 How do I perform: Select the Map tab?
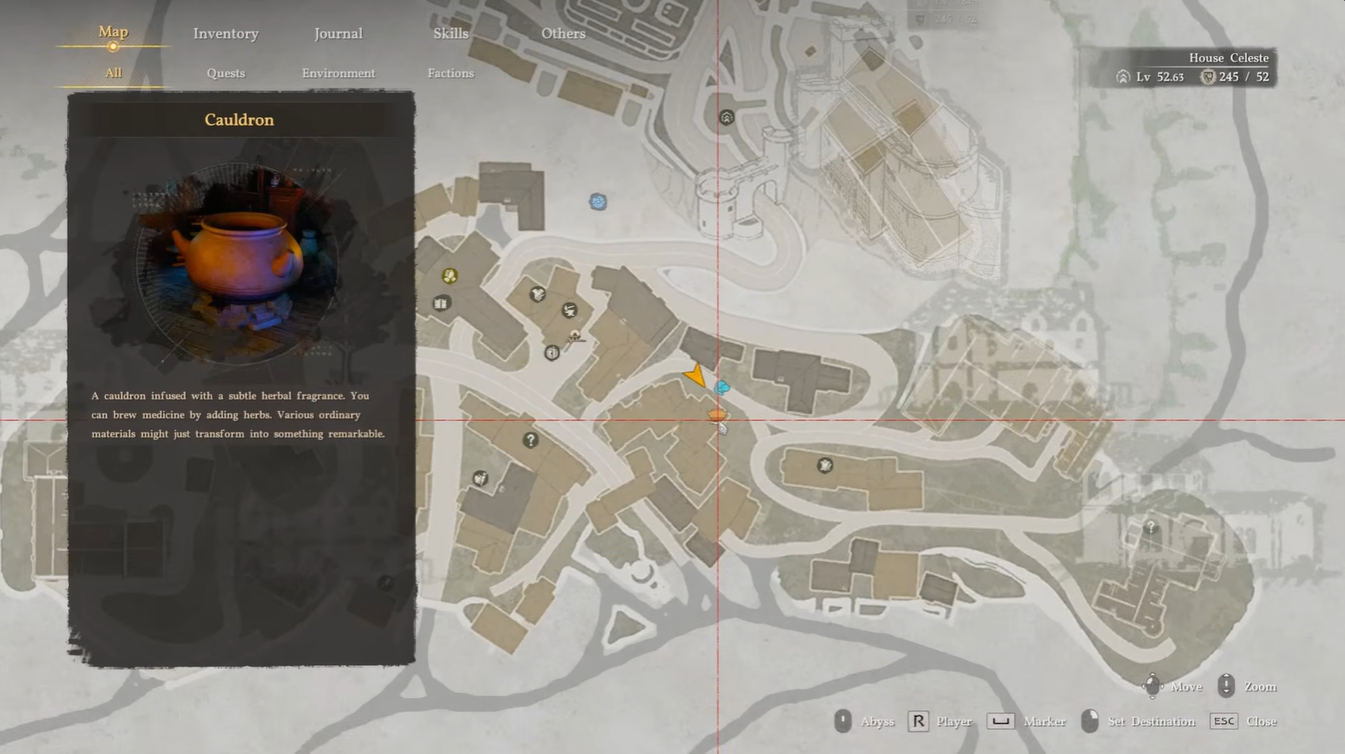113,32
